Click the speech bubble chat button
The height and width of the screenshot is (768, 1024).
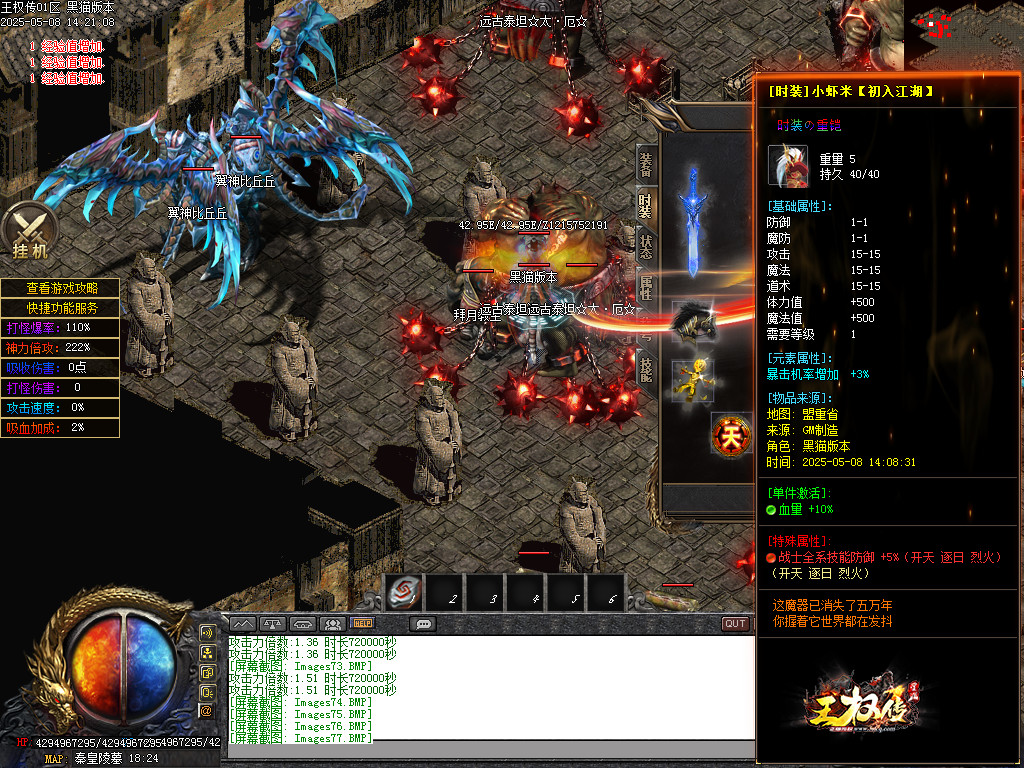pos(423,624)
